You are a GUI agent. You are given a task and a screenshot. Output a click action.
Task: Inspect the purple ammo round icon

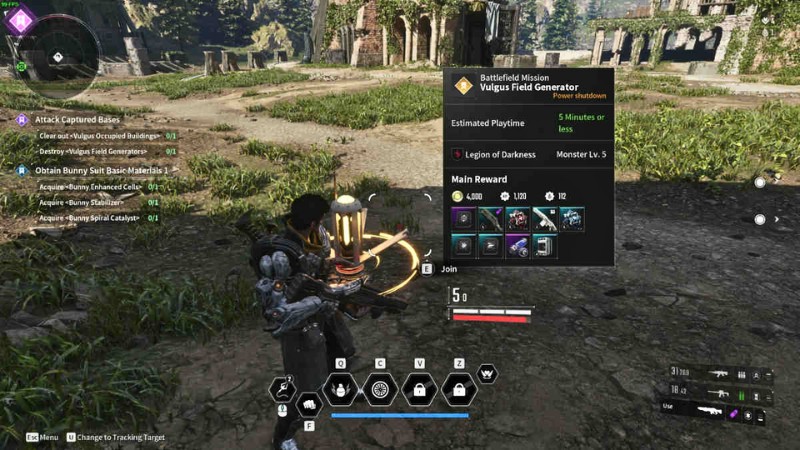point(734,412)
